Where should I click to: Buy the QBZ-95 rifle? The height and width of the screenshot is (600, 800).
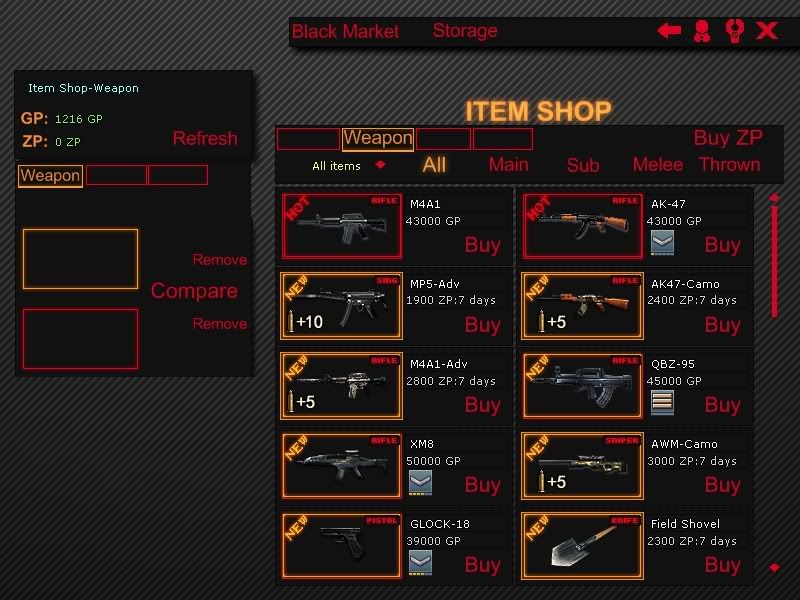point(722,405)
